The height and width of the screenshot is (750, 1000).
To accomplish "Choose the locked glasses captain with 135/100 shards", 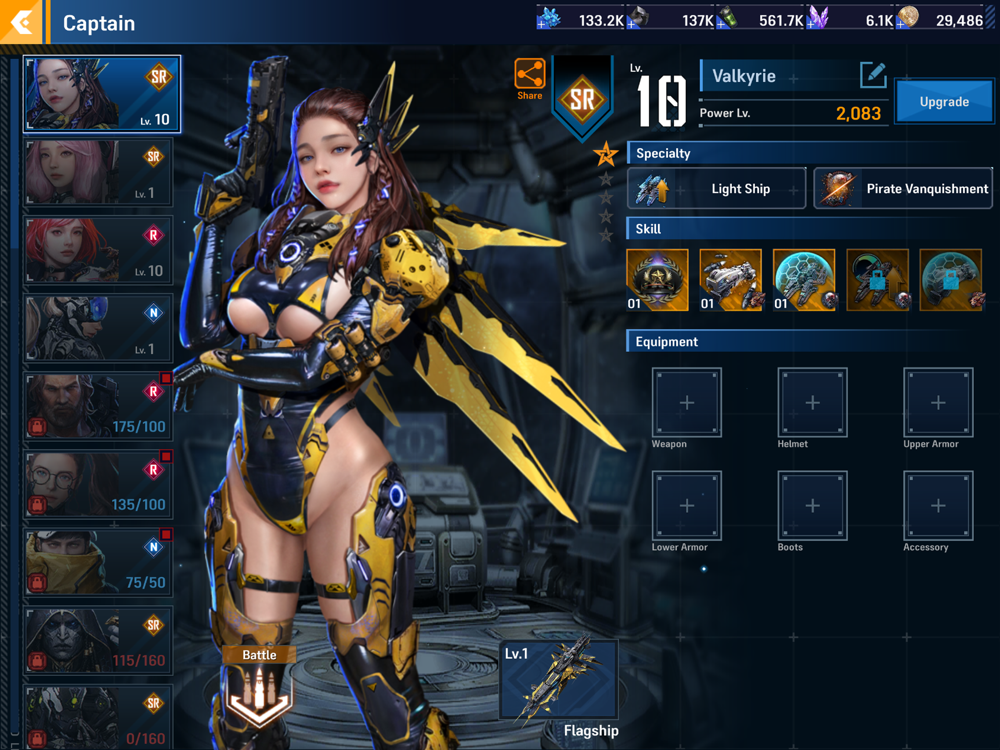I will tap(99, 484).
